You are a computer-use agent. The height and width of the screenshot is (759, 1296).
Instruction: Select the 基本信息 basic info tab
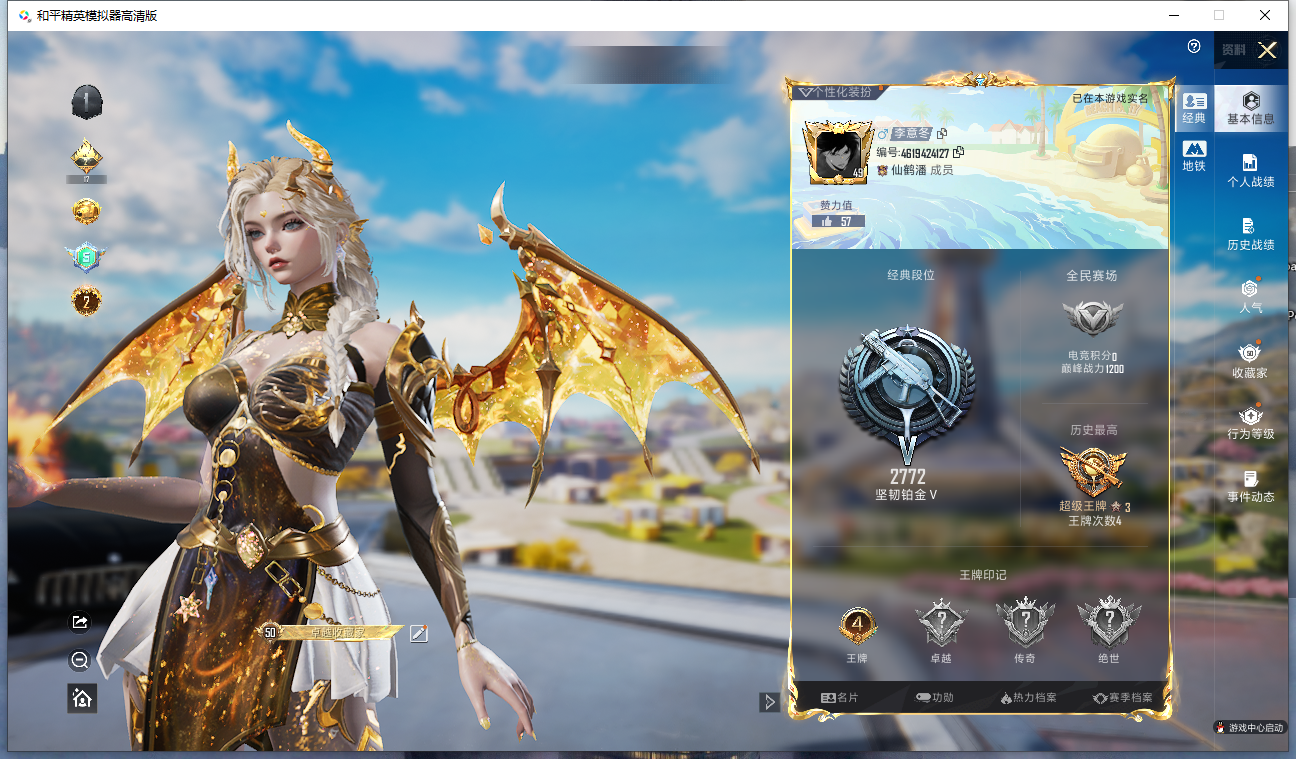click(x=1250, y=108)
